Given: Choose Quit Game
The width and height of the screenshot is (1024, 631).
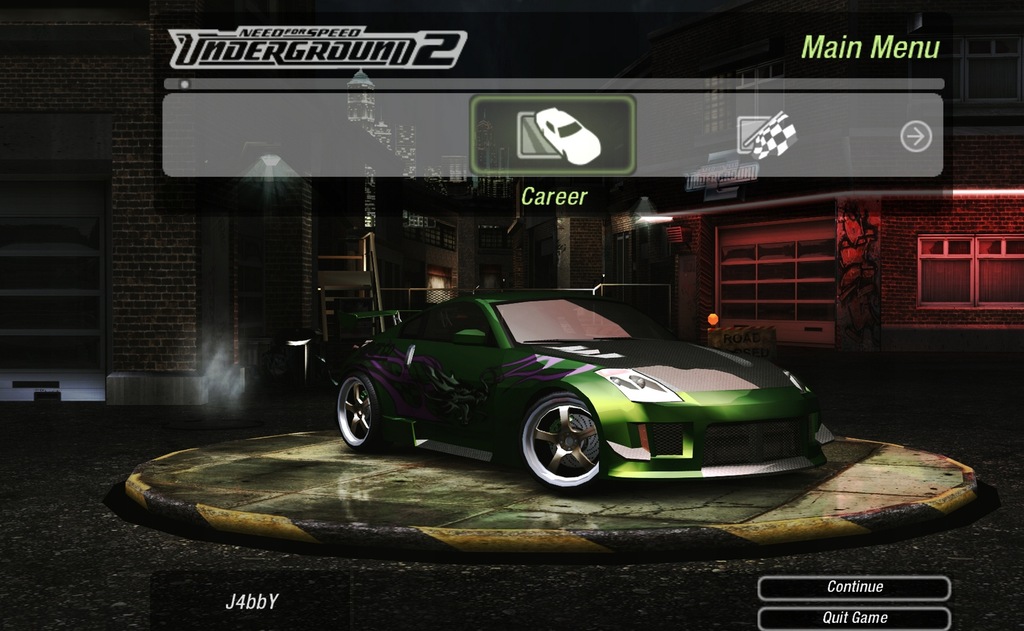Looking at the screenshot, I should click(854, 618).
